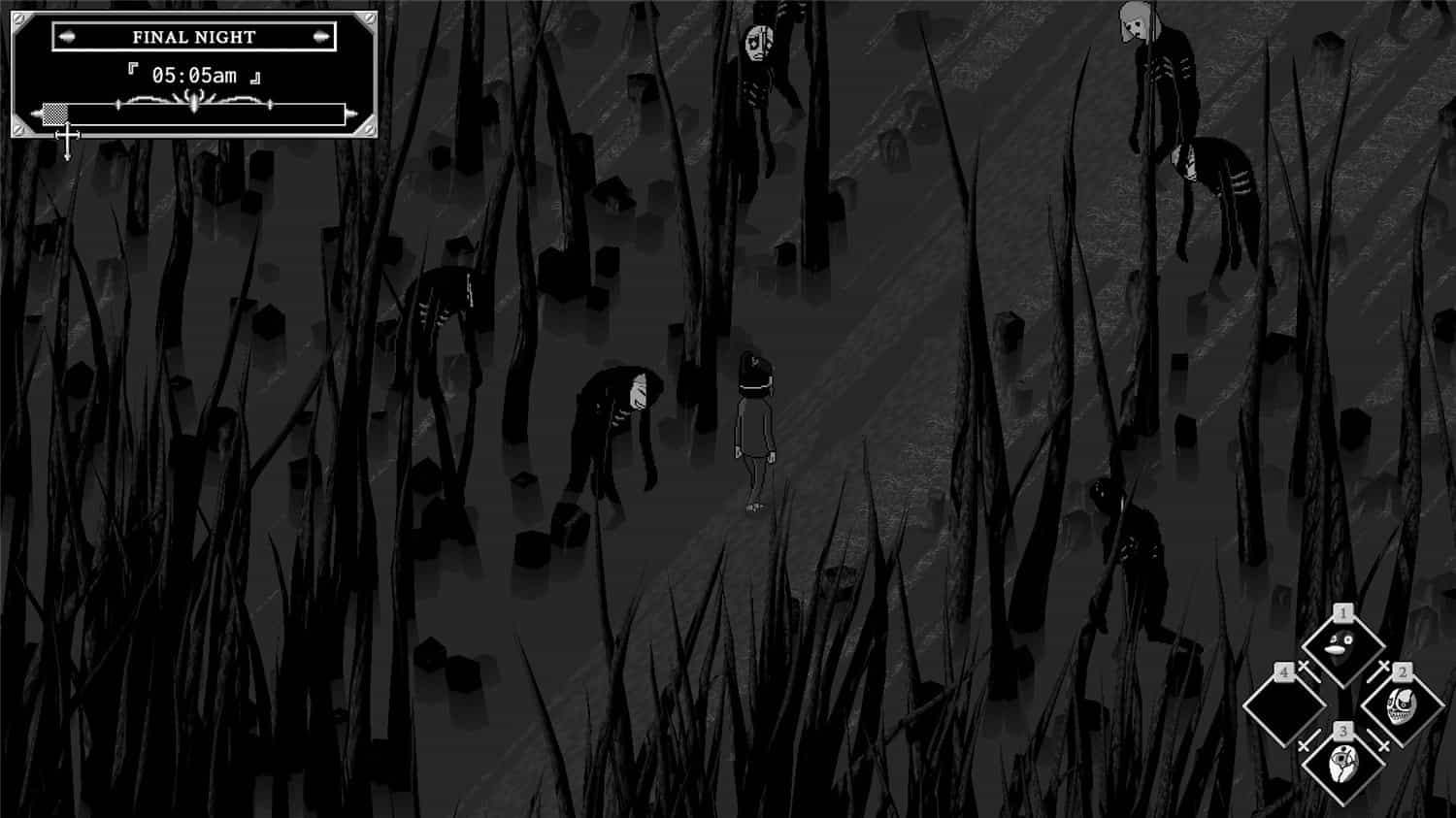Click the ornate spider emblem above the progress bar

(x=194, y=100)
